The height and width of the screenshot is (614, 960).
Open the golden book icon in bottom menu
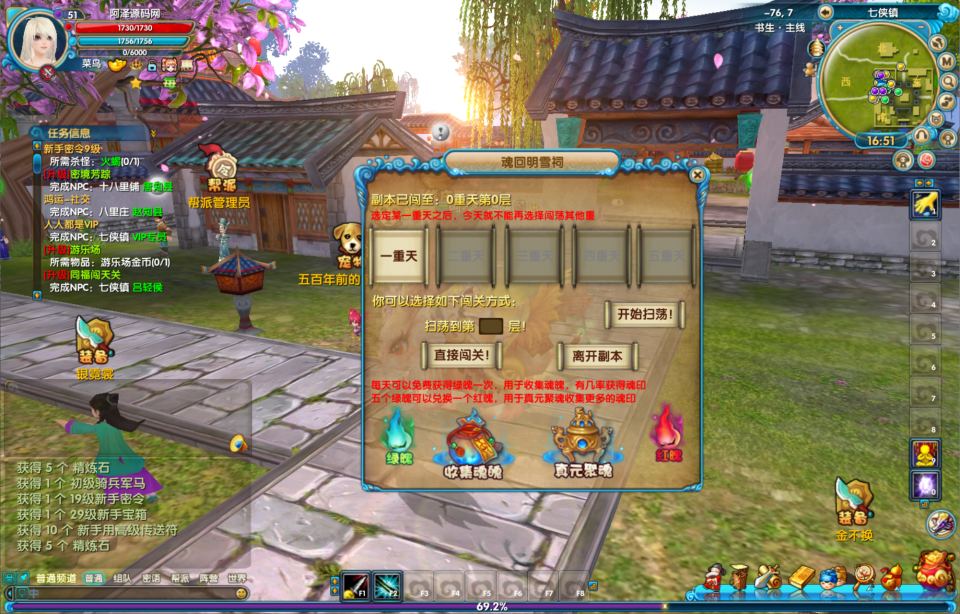tap(802, 577)
